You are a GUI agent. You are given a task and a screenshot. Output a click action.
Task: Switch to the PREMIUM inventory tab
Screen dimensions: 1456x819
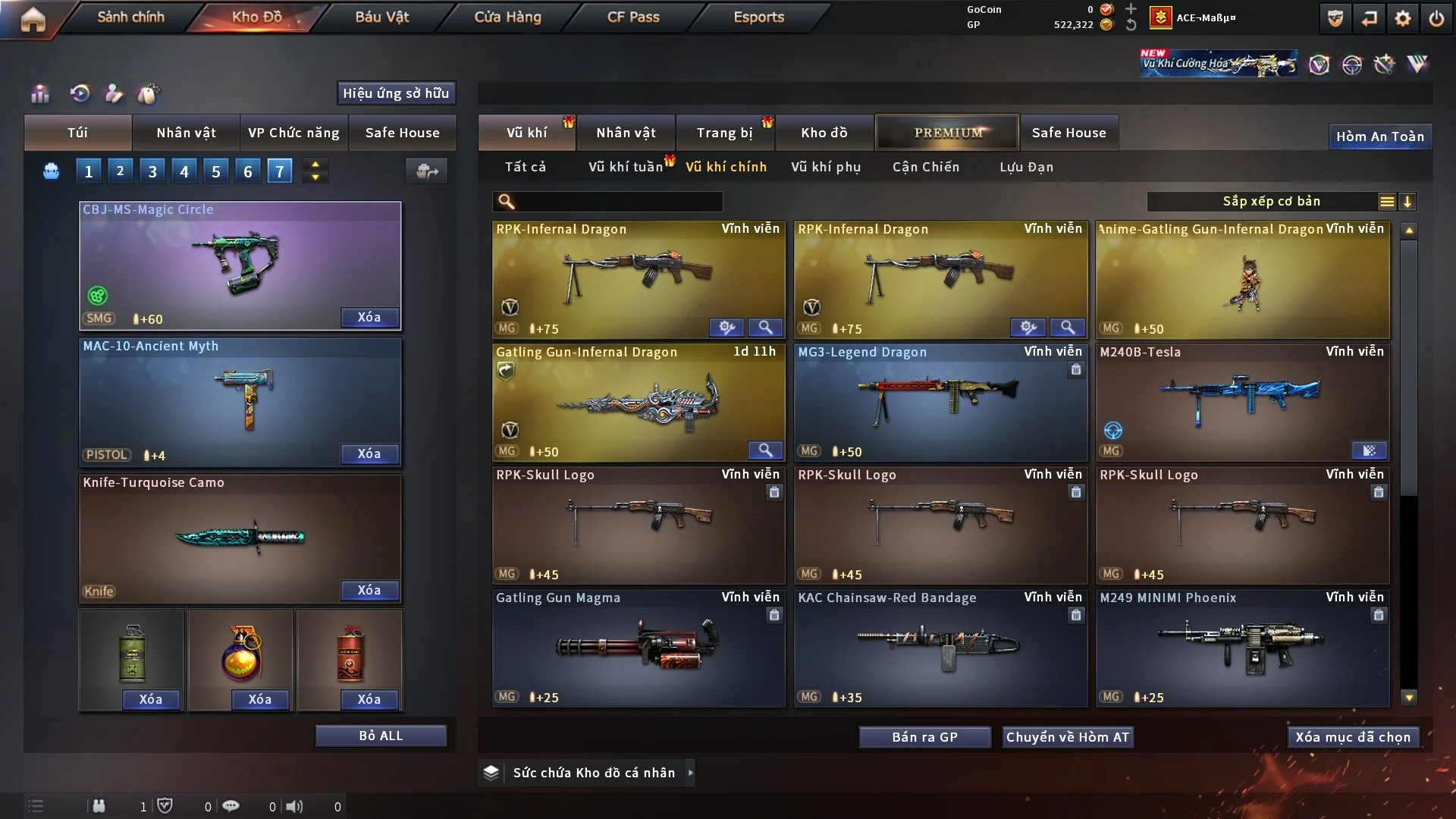[947, 133]
